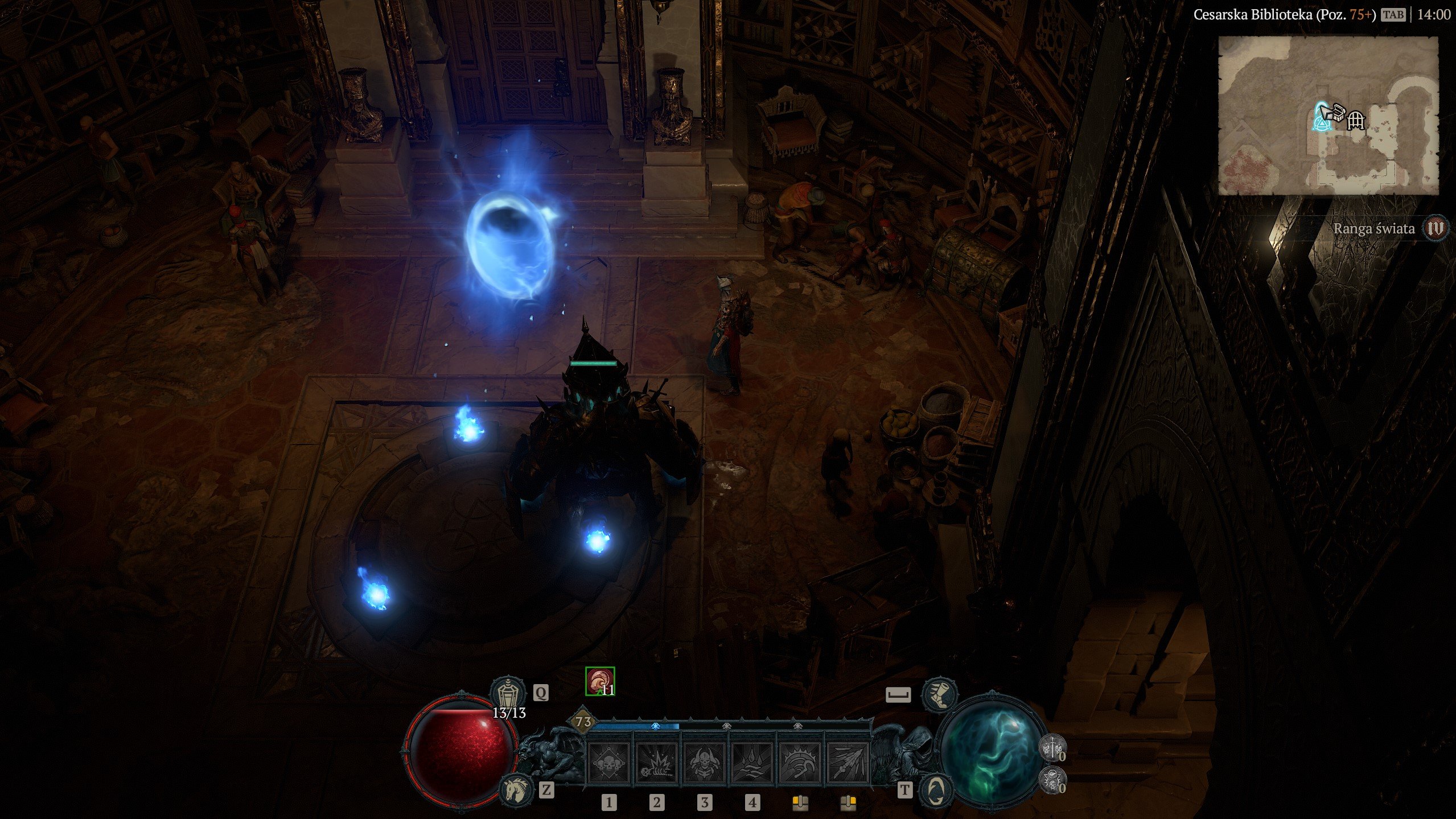Activate the evade boot icon

click(939, 694)
